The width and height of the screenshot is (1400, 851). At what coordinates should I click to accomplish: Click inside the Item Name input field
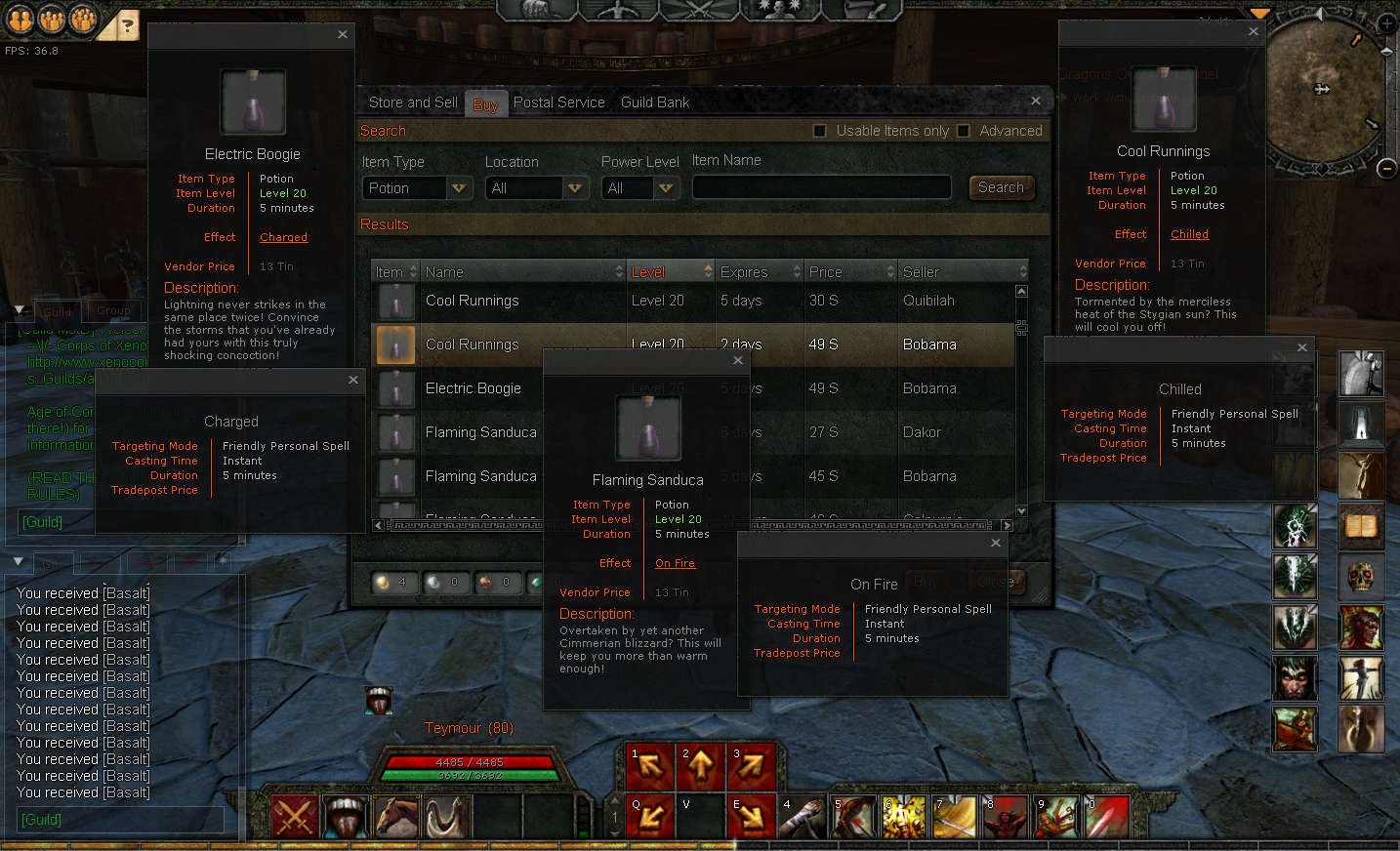[820, 186]
